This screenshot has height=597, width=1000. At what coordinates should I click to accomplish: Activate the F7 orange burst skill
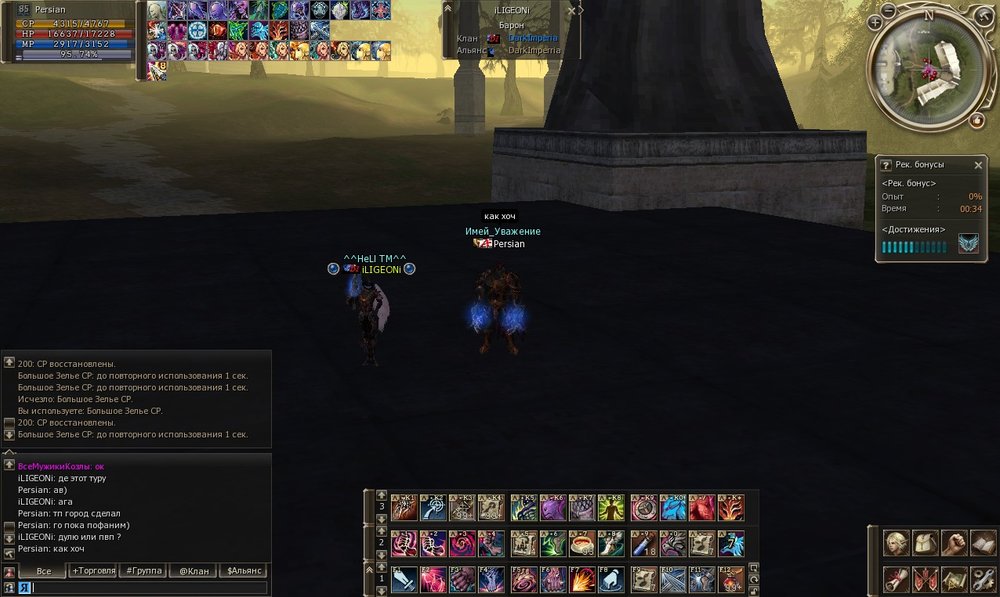583,579
